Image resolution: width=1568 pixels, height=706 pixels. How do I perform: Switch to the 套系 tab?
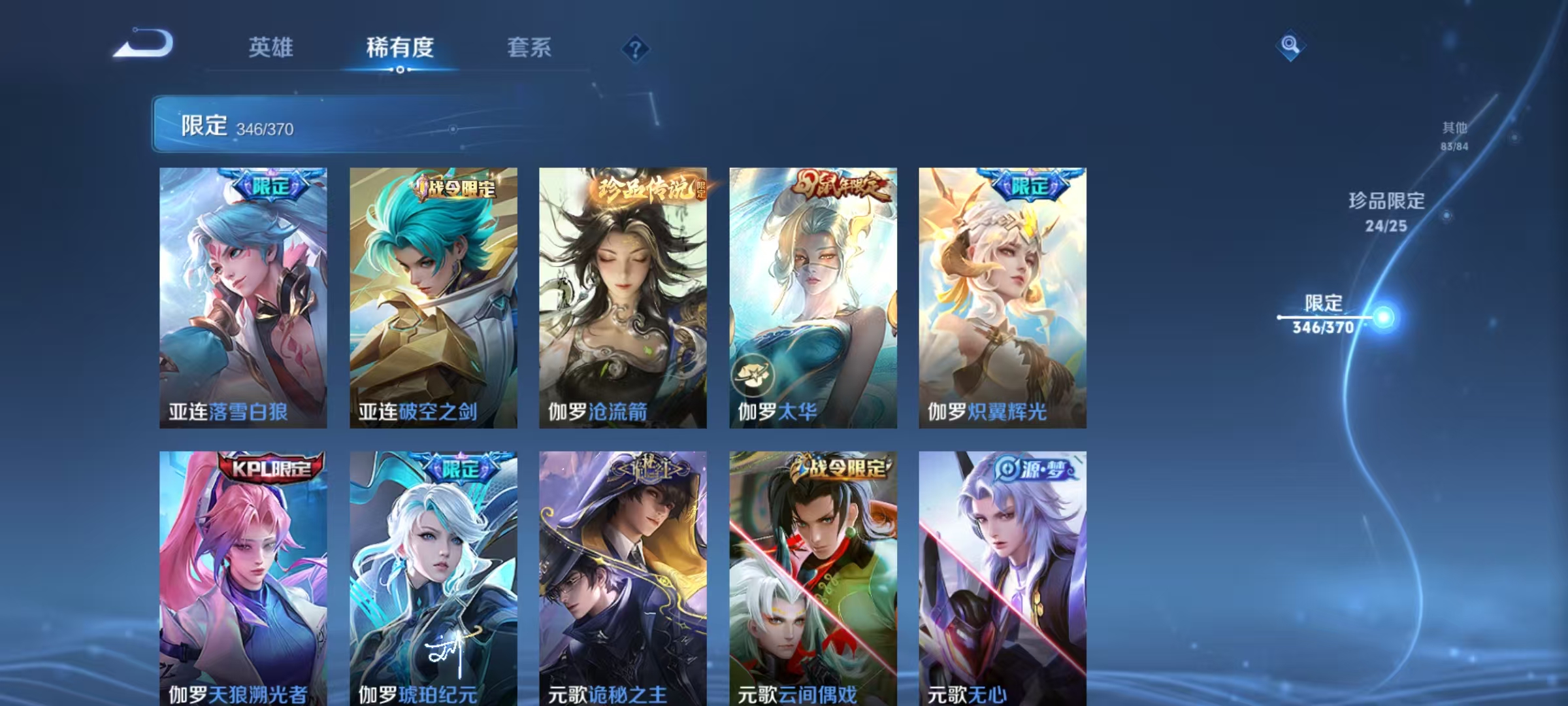tap(529, 47)
